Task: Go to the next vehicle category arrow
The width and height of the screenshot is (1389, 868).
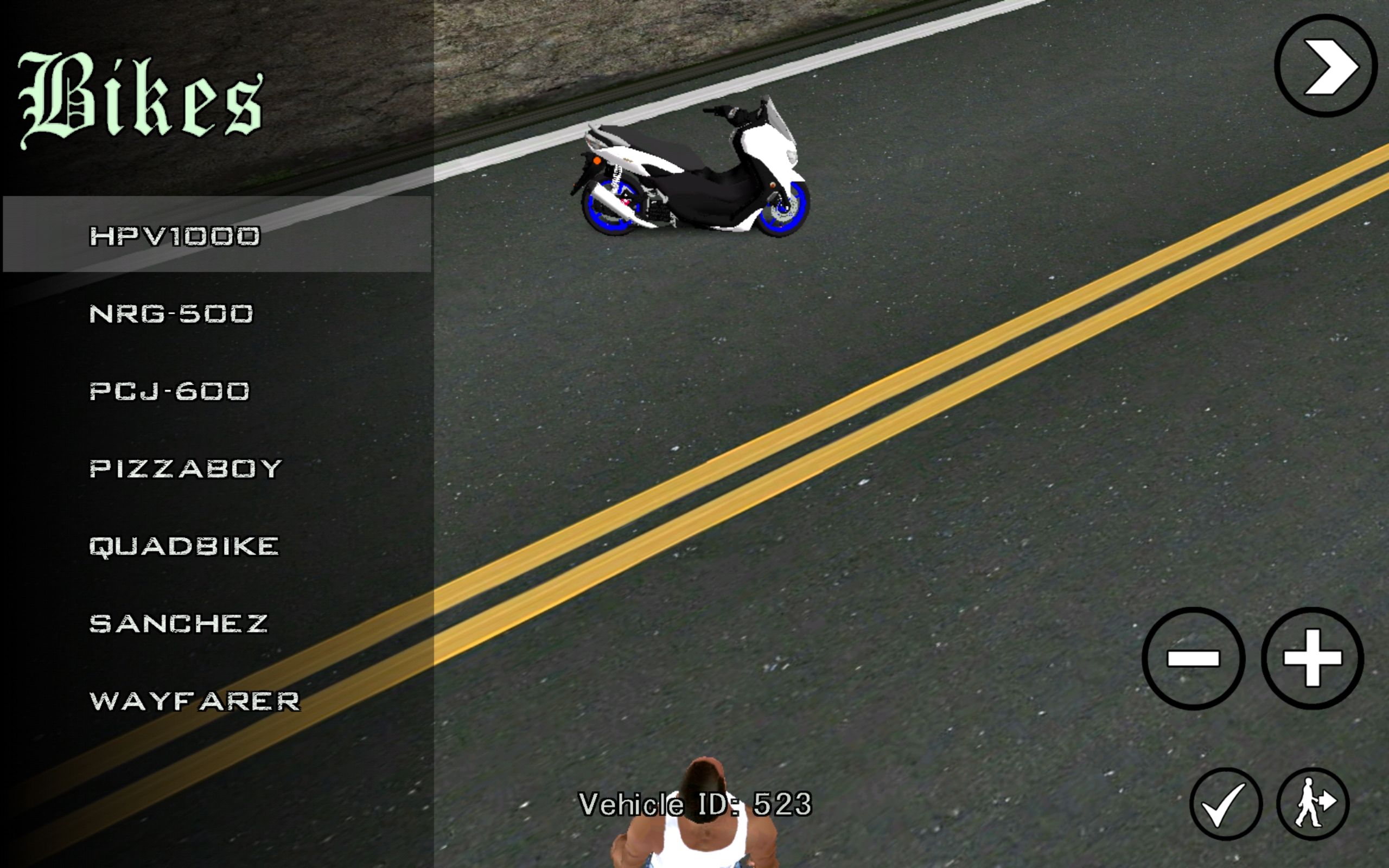Action: (1326, 66)
